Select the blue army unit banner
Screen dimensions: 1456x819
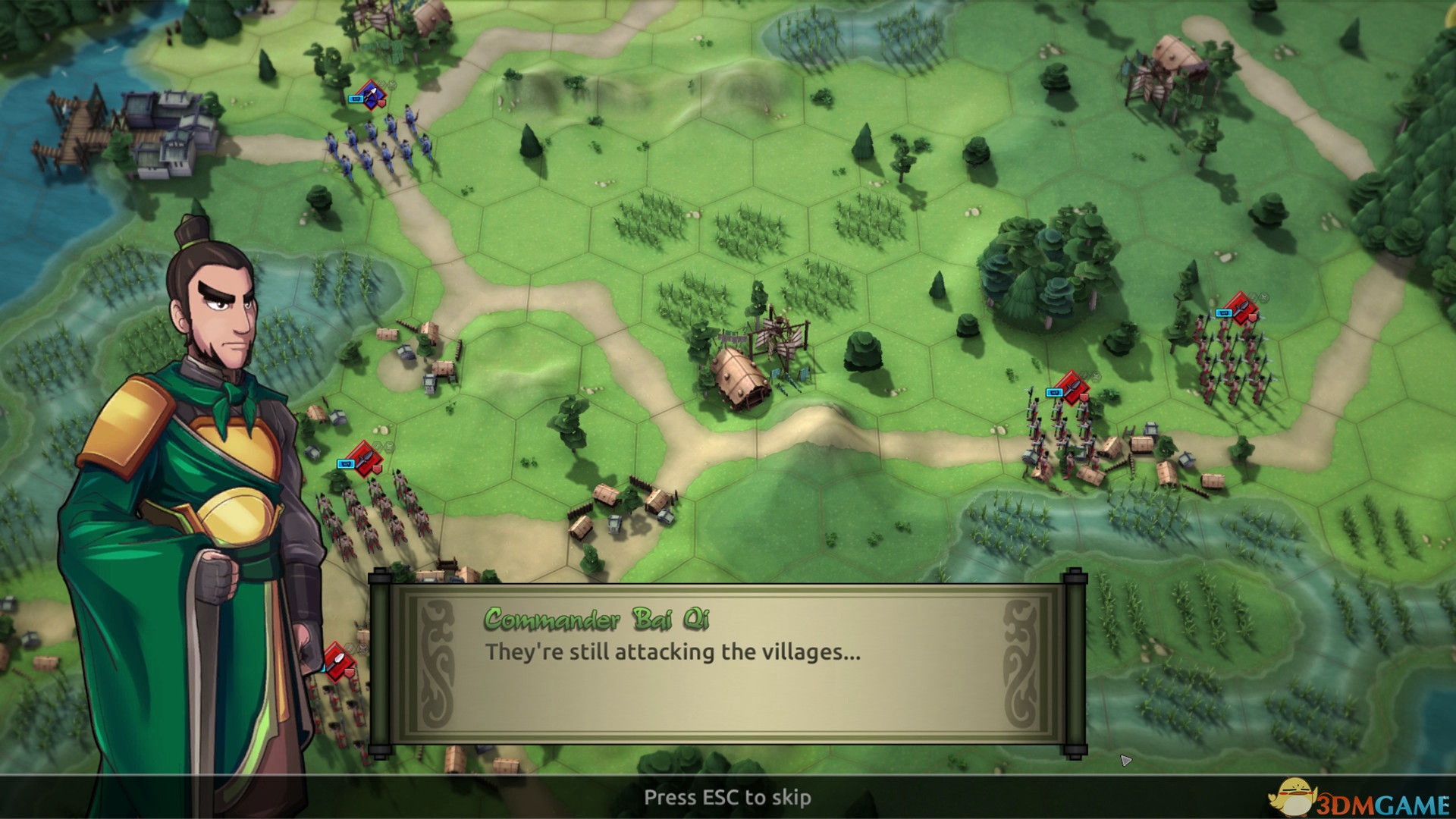pos(371,96)
